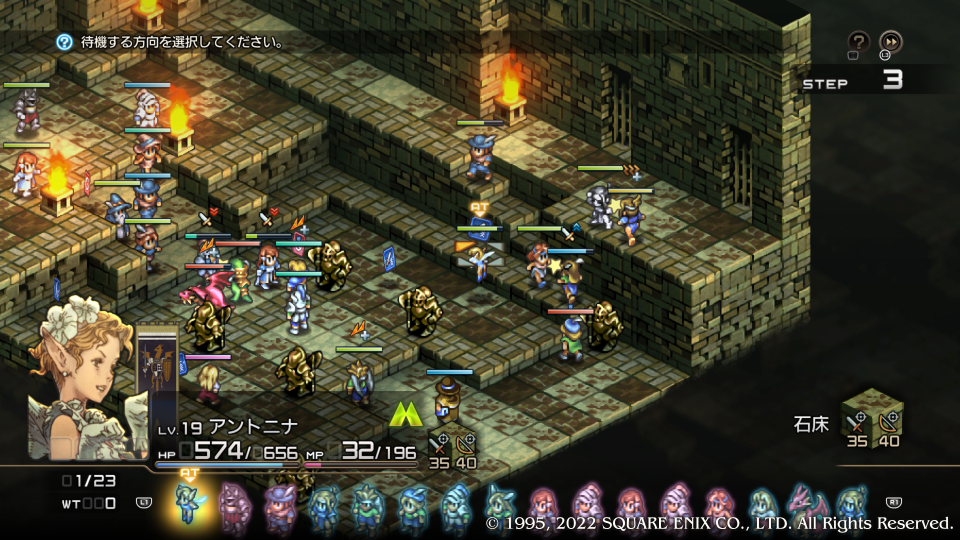The image size is (960, 540).
Task: Inspect the 石床 terrain tile info
Action: (871, 416)
